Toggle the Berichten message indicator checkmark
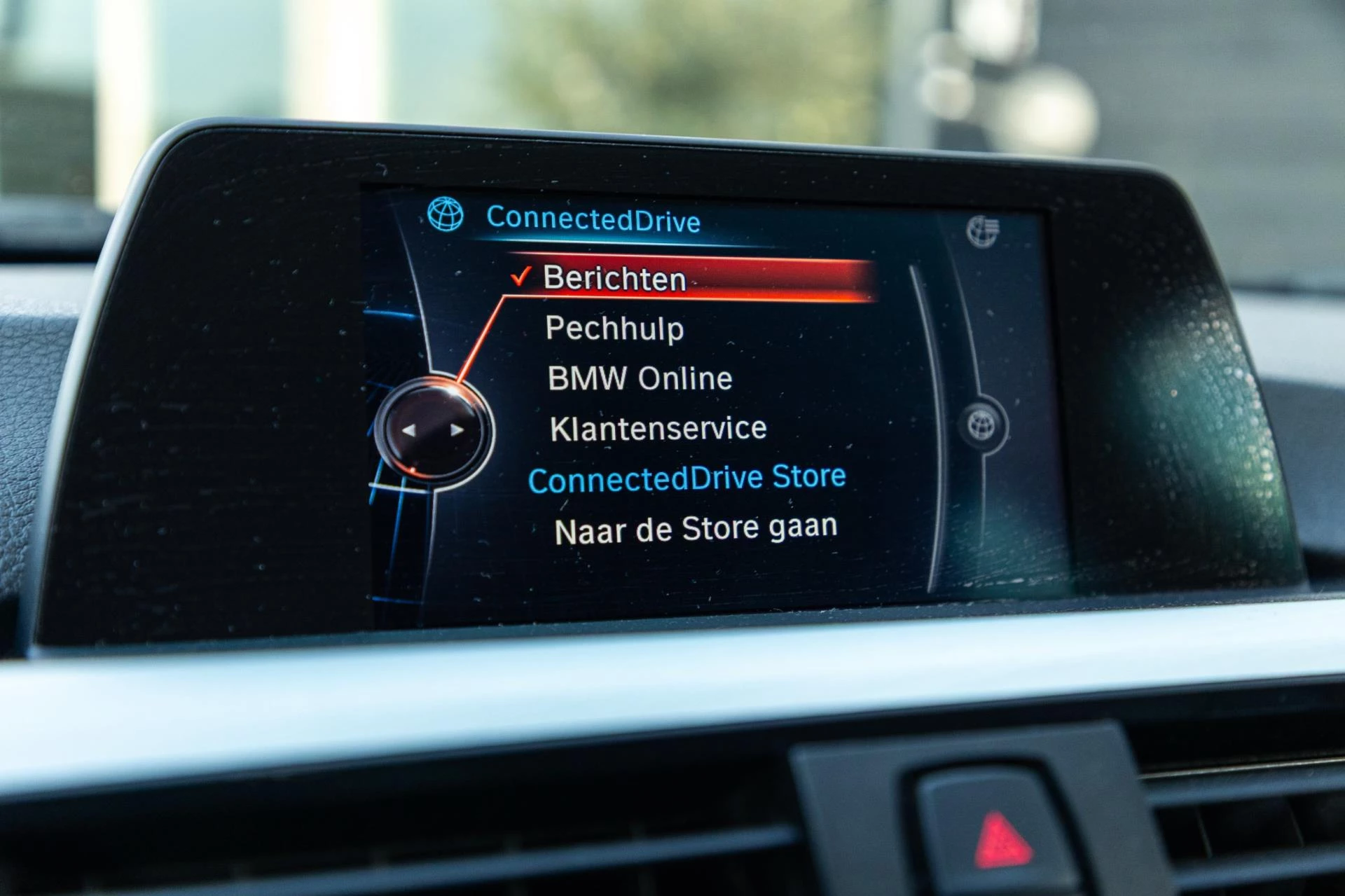The height and width of the screenshot is (896, 1345). point(523,277)
